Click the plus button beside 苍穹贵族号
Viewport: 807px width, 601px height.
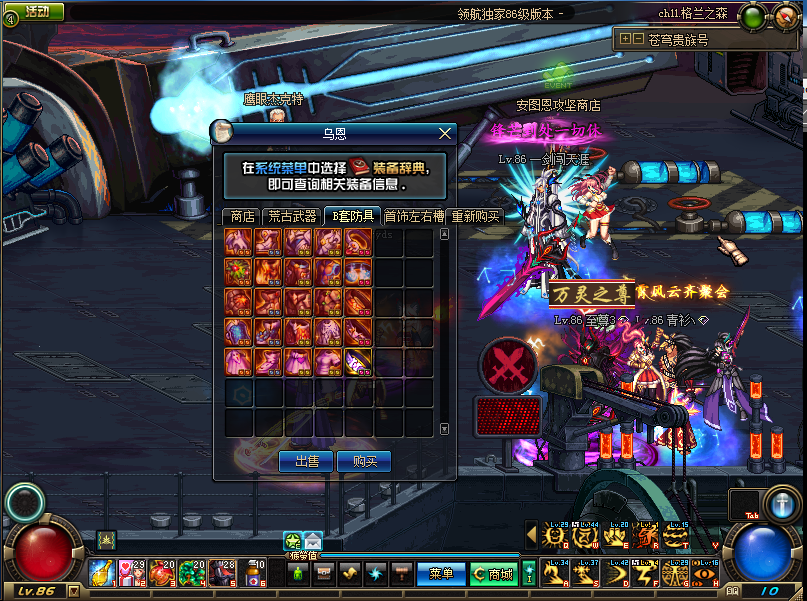625,39
